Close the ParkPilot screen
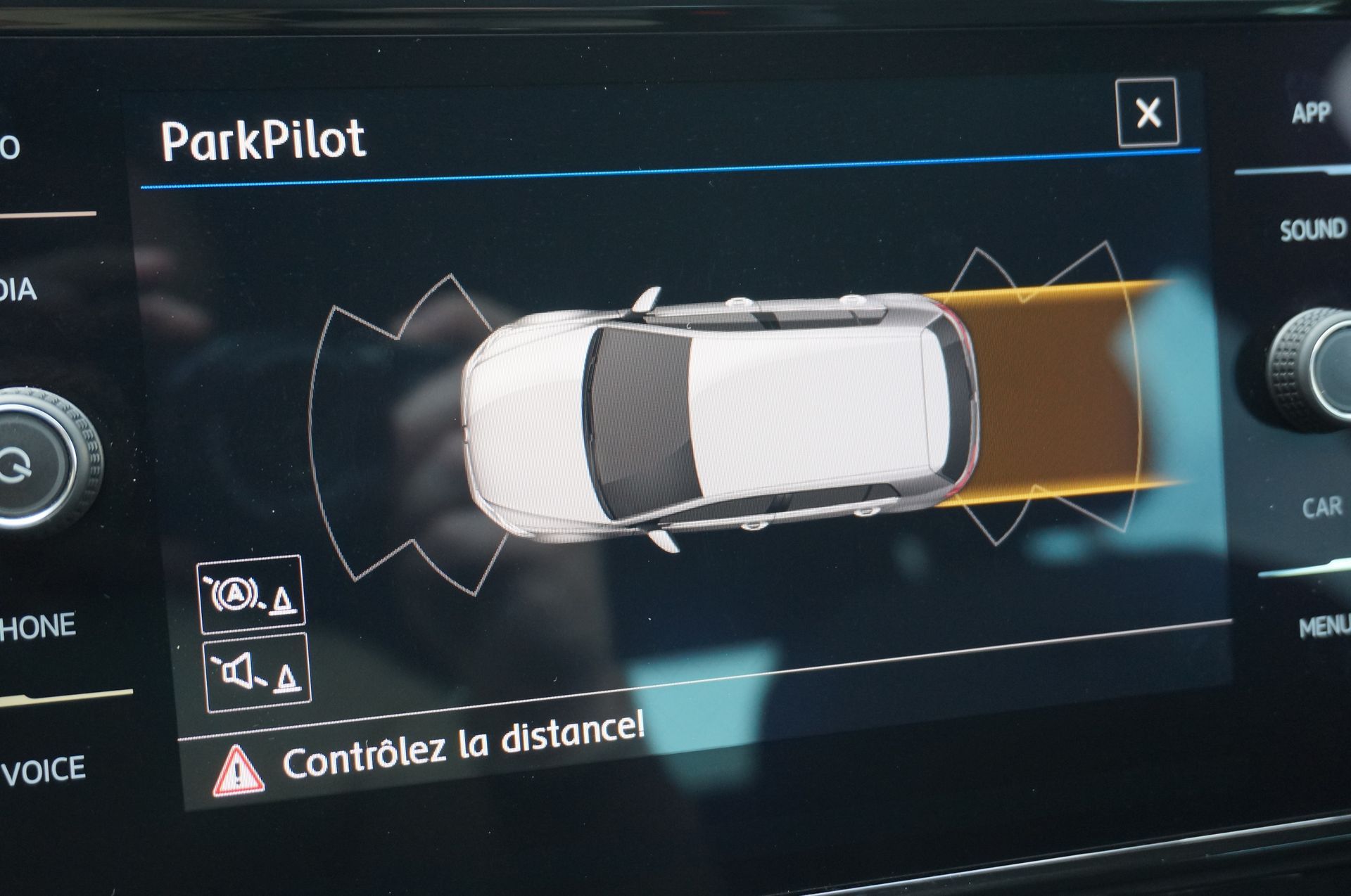Viewport: 1351px width, 896px height. (1148, 113)
